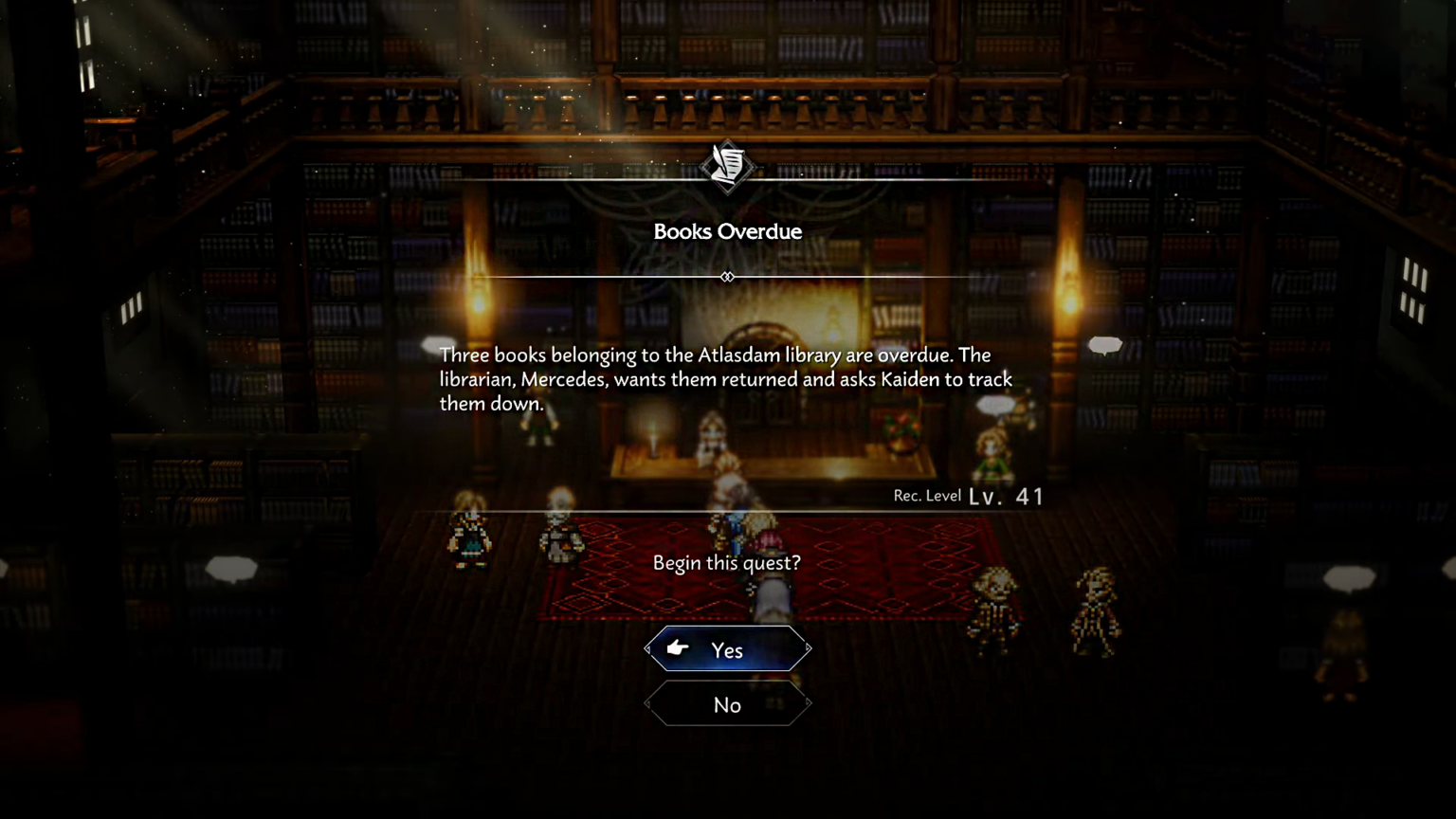This screenshot has height=819, width=1456.
Task: Click the speech bubble above the green-clad NPC
Action: (996, 405)
